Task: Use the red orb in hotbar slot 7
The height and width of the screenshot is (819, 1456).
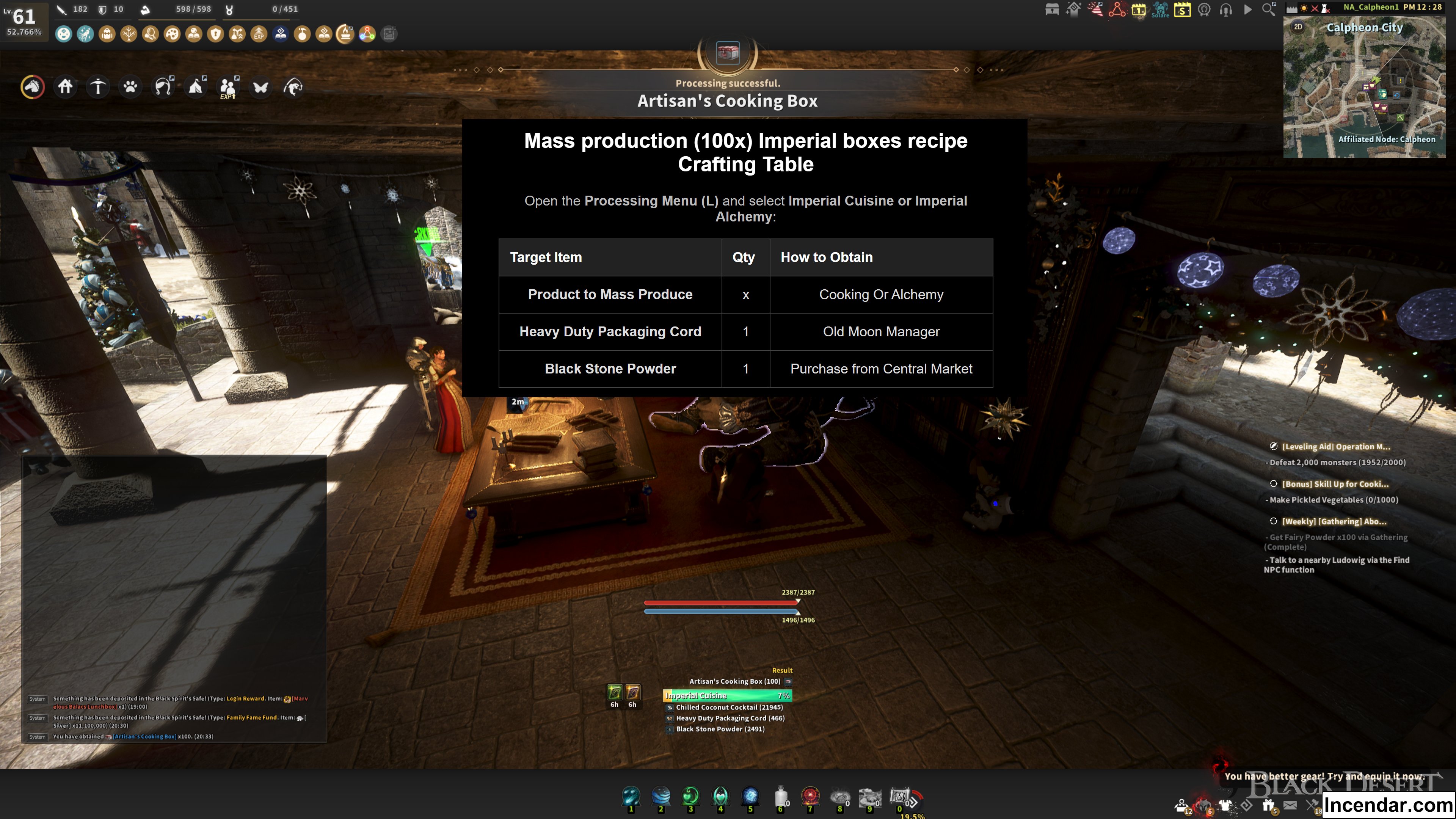Action: pyautogui.click(x=810, y=796)
